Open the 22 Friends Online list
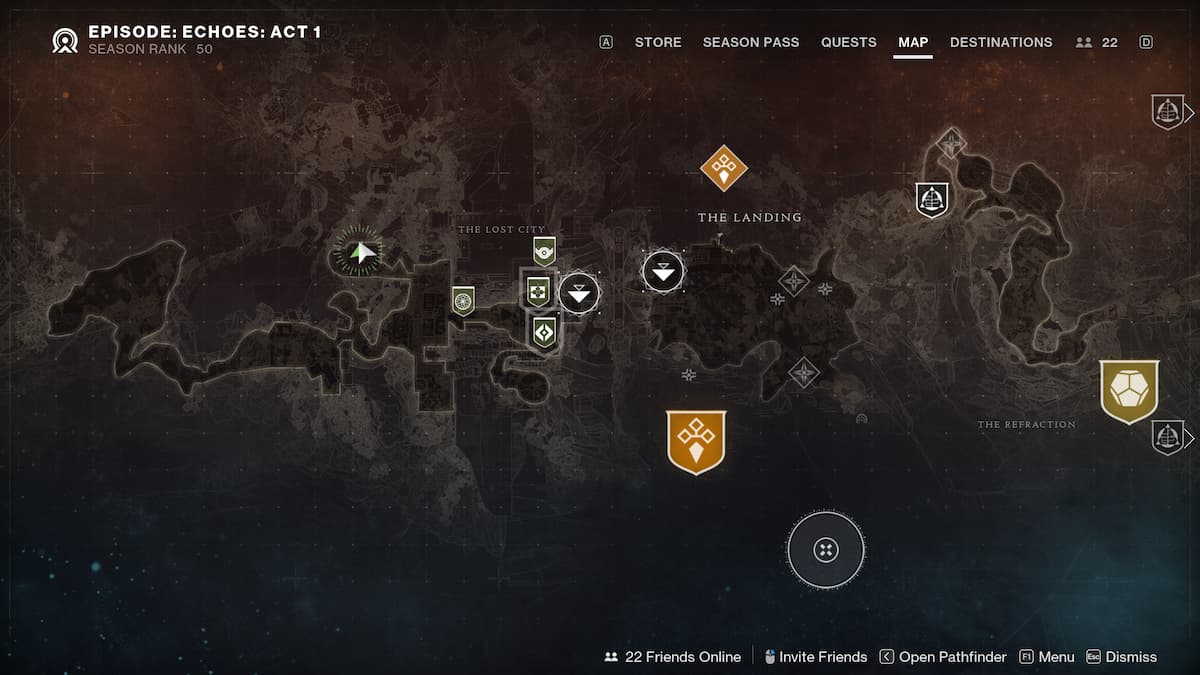Image resolution: width=1200 pixels, height=675 pixels. tap(673, 657)
